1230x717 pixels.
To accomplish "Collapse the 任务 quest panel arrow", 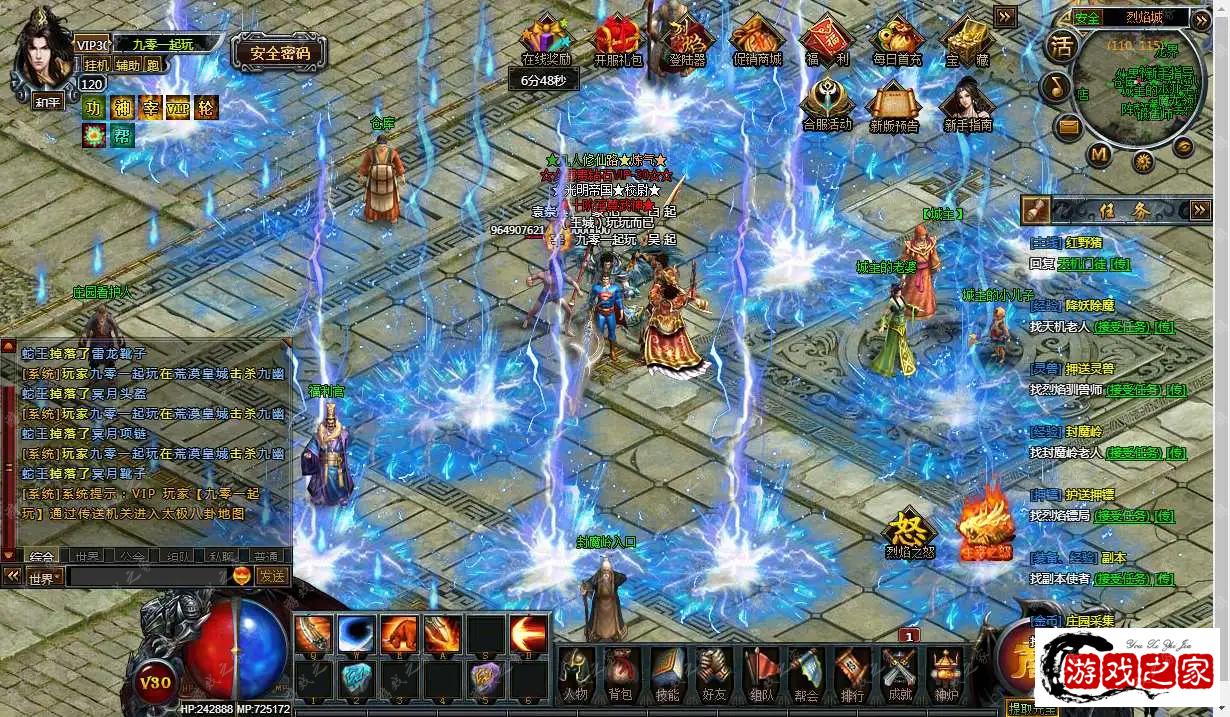I will [x=1200, y=209].
